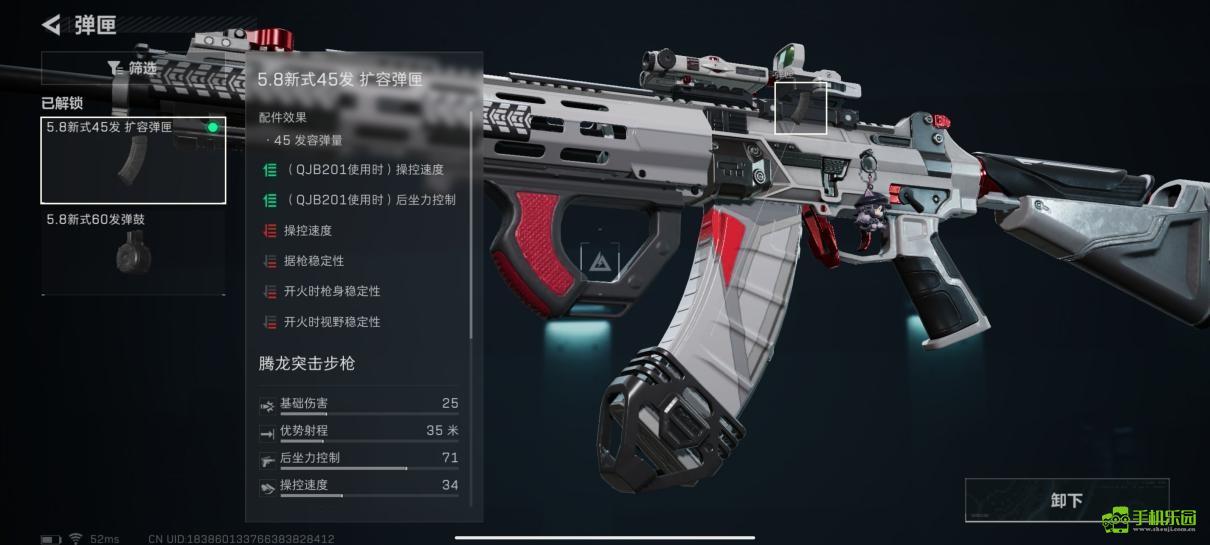
Task: Tap the 卸下 unequip button
Action: coord(1066,500)
